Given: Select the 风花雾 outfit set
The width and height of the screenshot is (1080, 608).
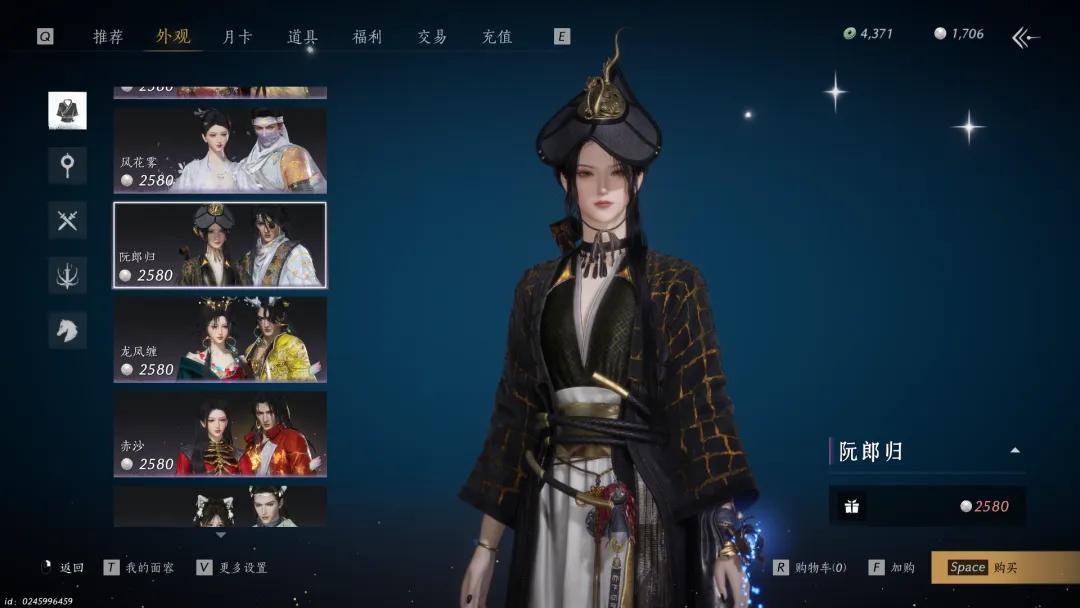Looking at the screenshot, I should click(220, 150).
